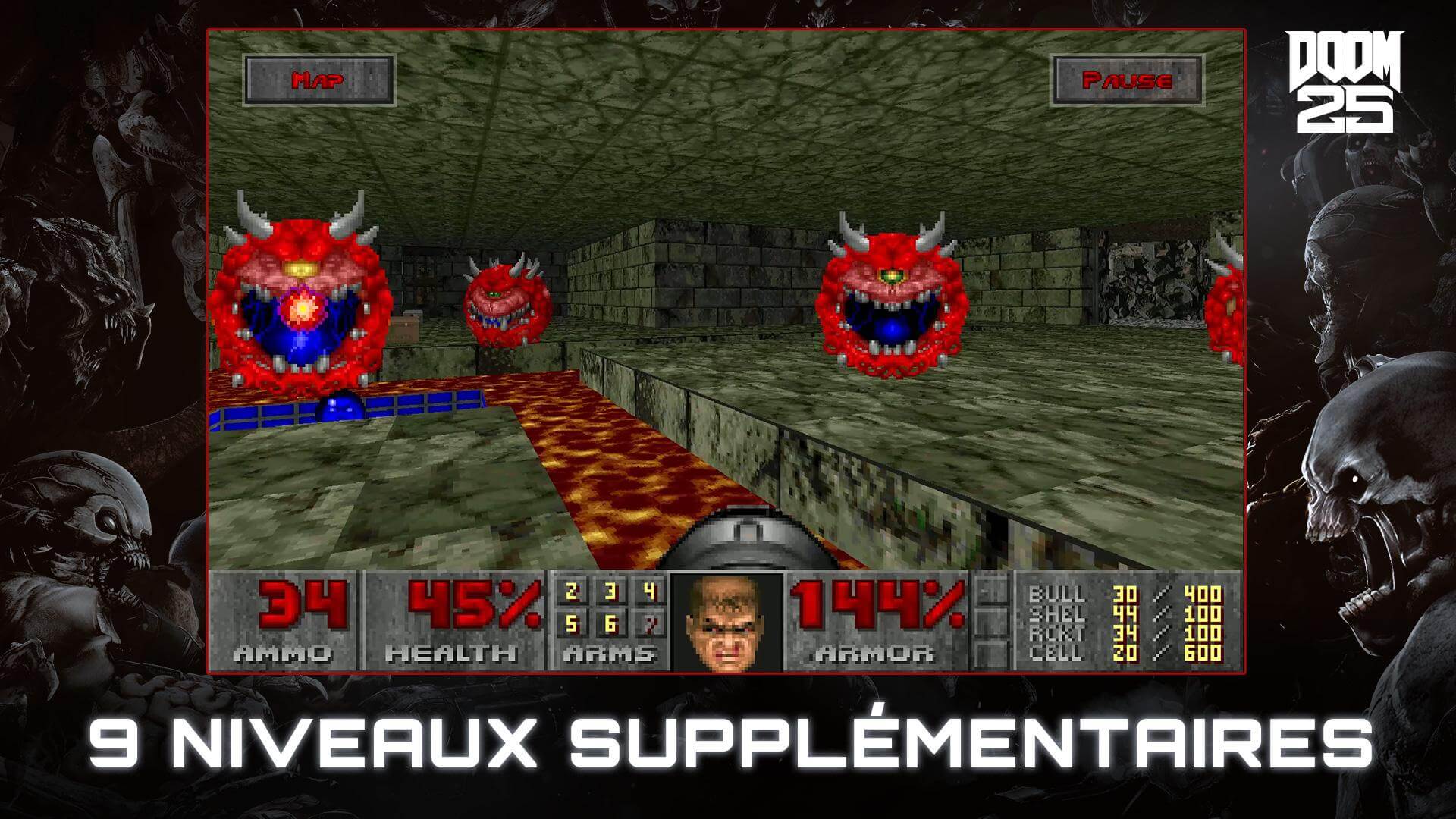
Task: Open the Map button
Action: coord(318,80)
